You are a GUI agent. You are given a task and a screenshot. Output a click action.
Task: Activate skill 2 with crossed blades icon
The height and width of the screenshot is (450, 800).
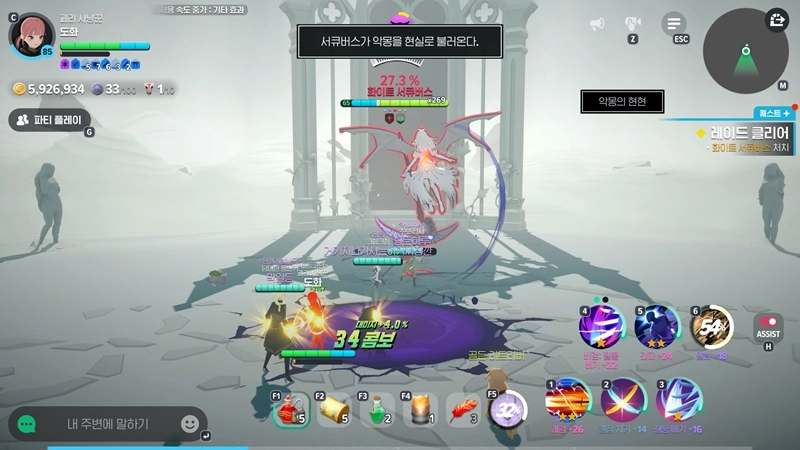point(623,400)
